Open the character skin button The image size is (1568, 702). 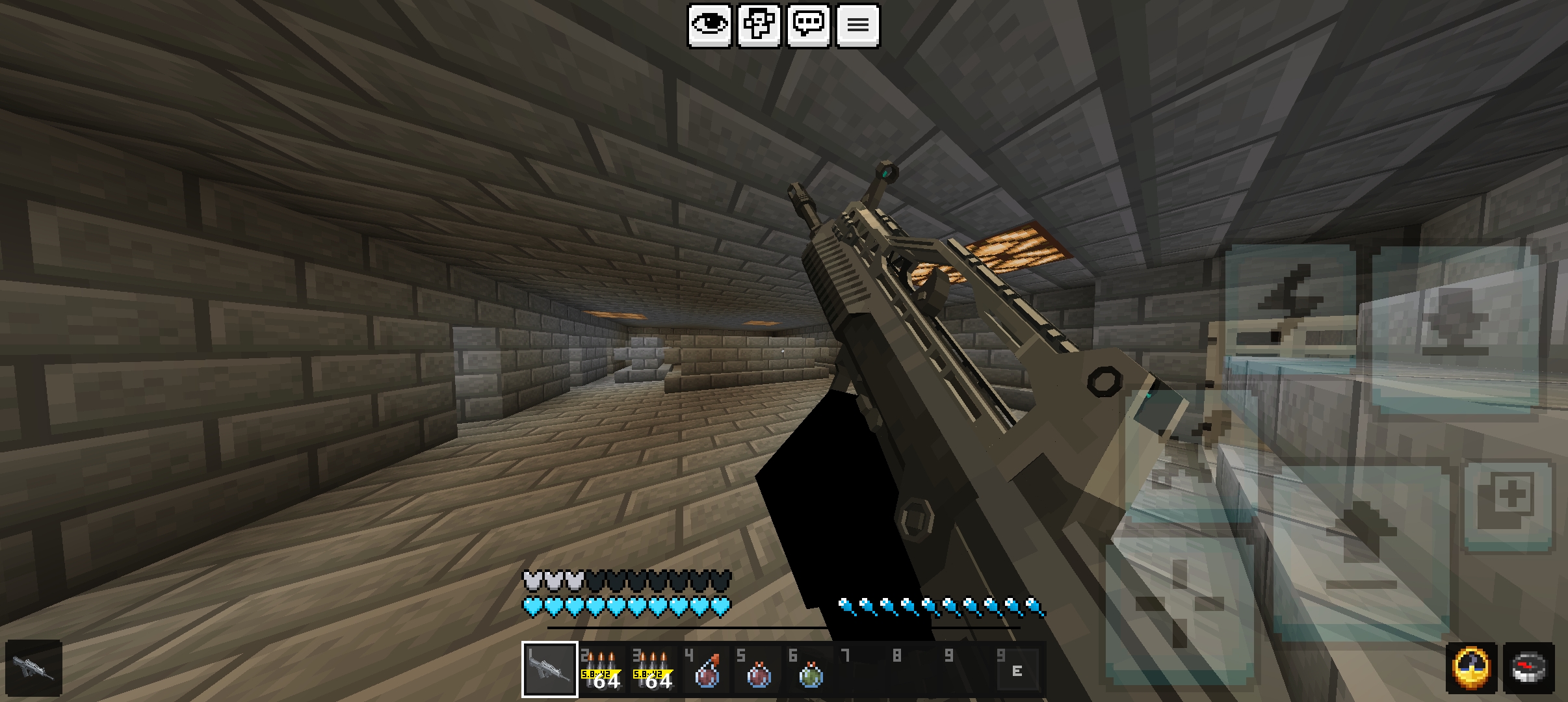759,25
